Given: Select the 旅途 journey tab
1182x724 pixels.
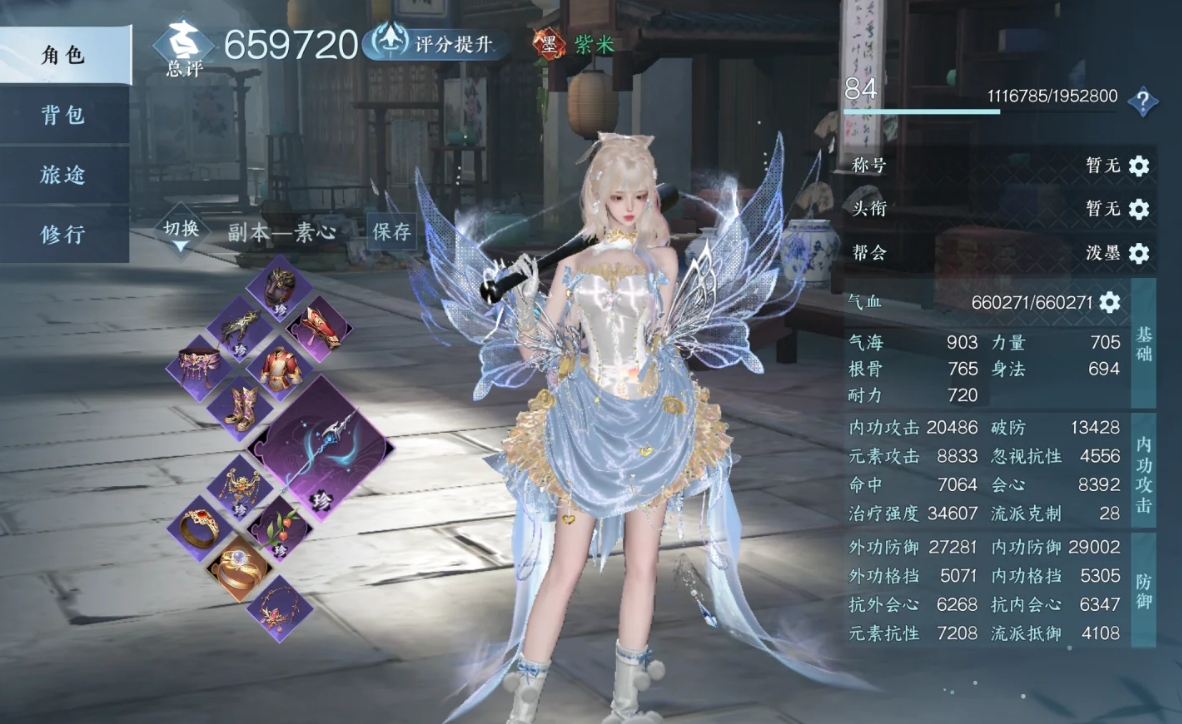Looking at the screenshot, I should tap(64, 175).
